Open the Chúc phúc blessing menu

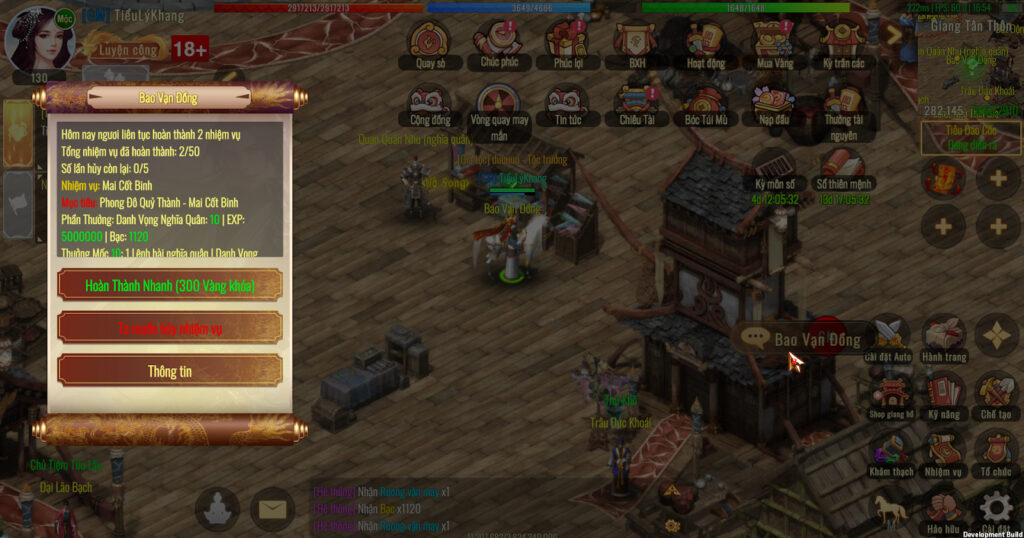pyautogui.click(x=496, y=42)
